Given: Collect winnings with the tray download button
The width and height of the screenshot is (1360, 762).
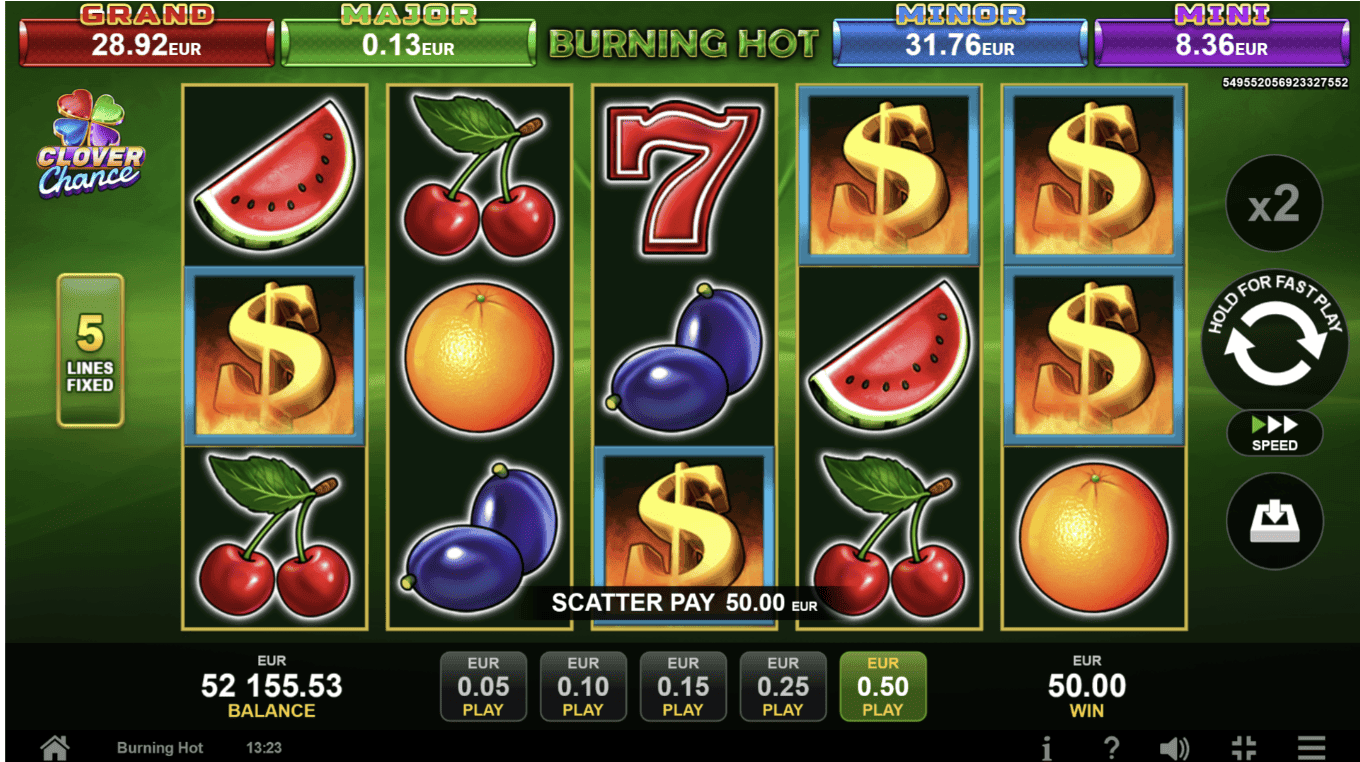Looking at the screenshot, I should click(1274, 521).
